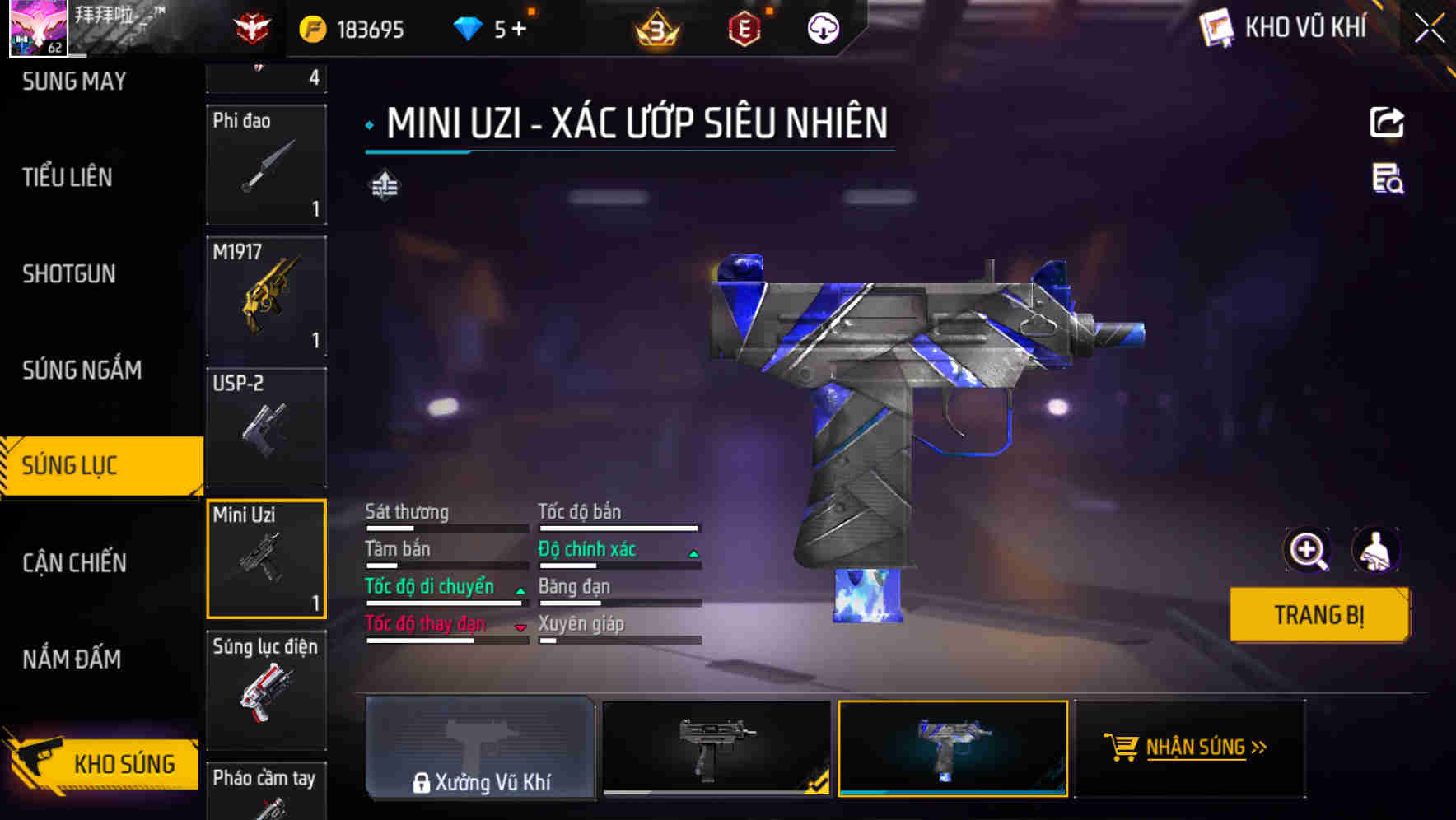Click the blue diamond currency icon
1456x820 pixels.
pyautogui.click(x=469, y=27)
